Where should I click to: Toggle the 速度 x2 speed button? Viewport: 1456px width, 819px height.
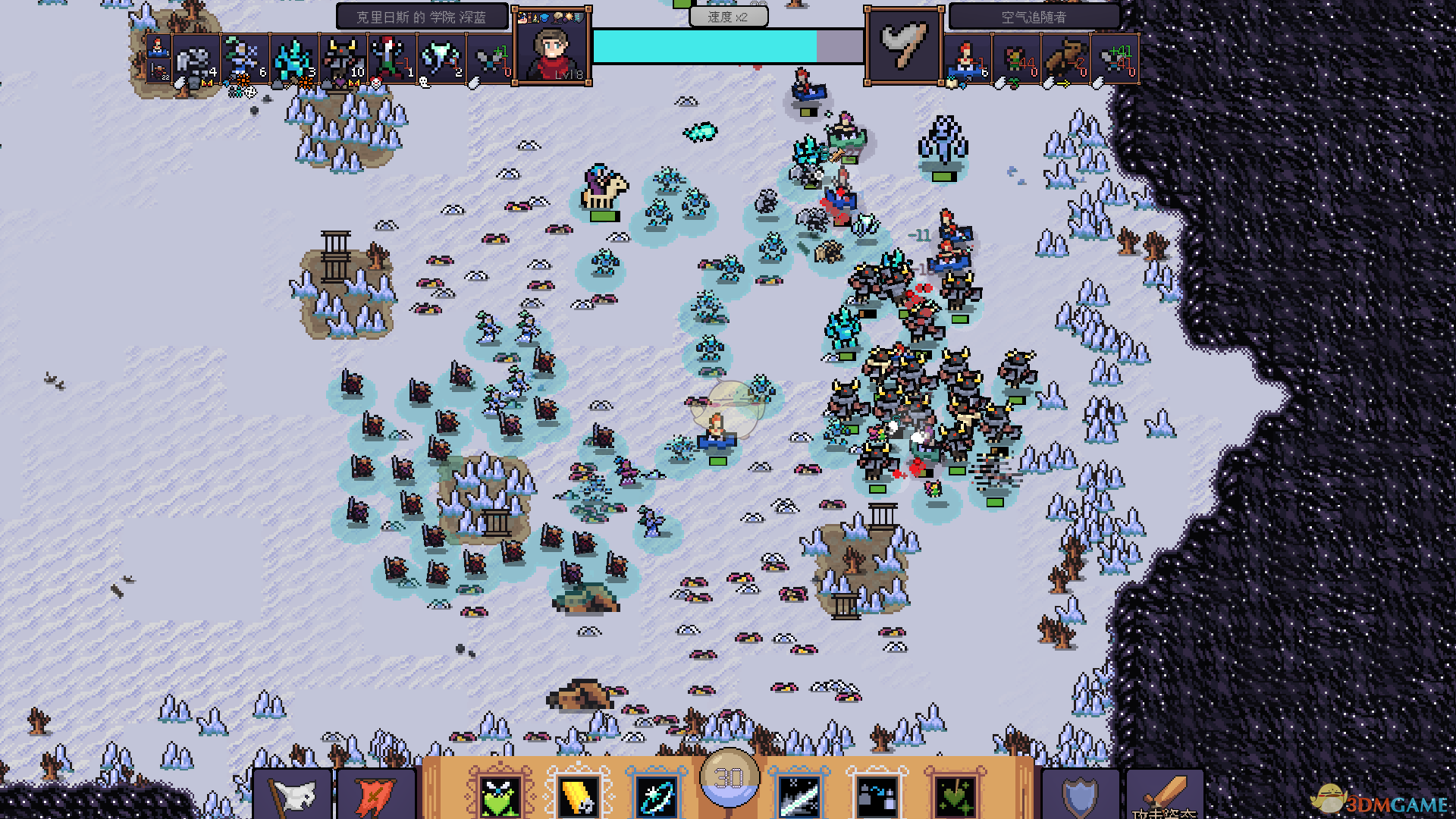[728, 17]
